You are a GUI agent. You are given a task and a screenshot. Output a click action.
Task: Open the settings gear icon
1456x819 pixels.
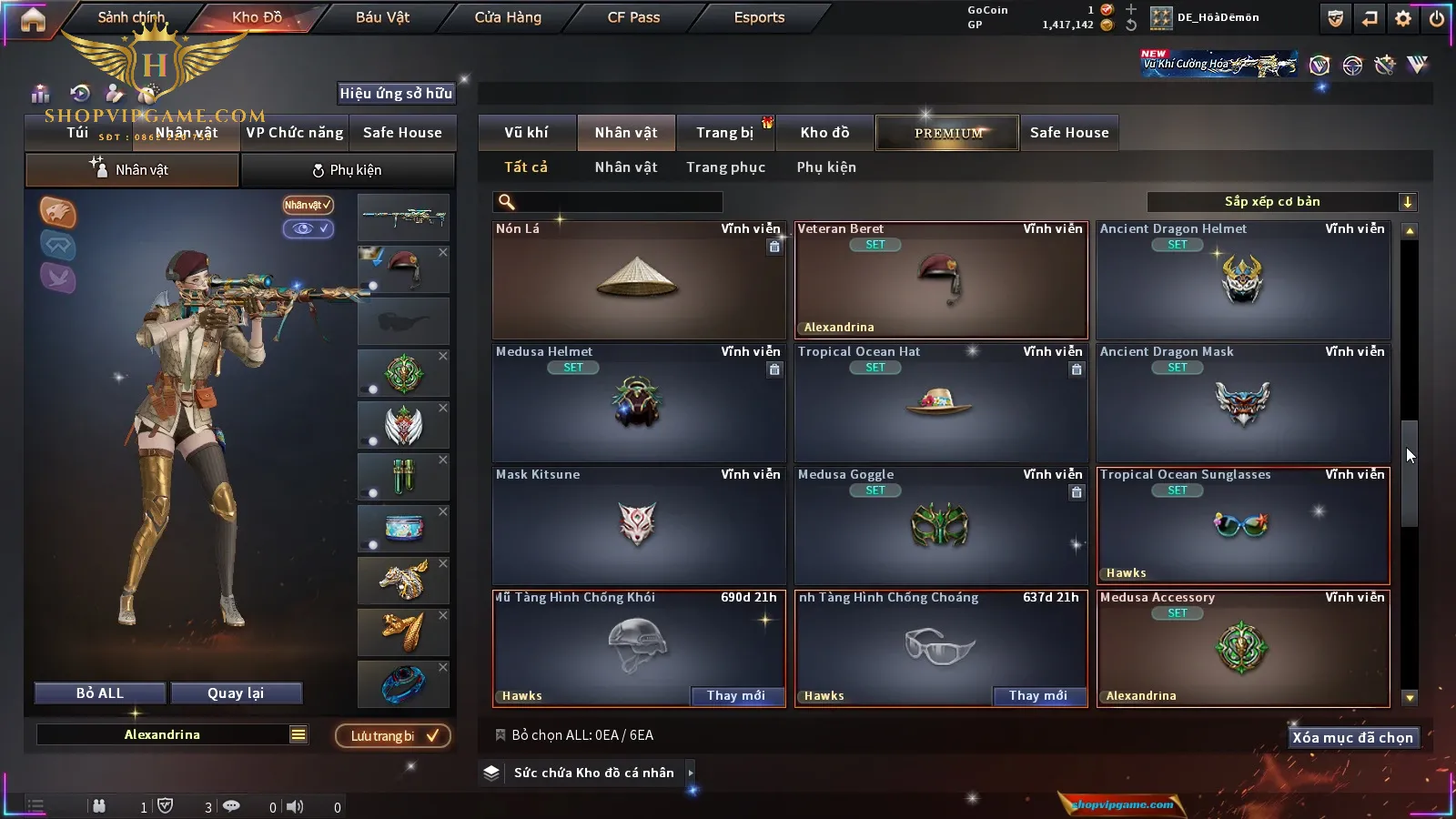point(1403,18)
